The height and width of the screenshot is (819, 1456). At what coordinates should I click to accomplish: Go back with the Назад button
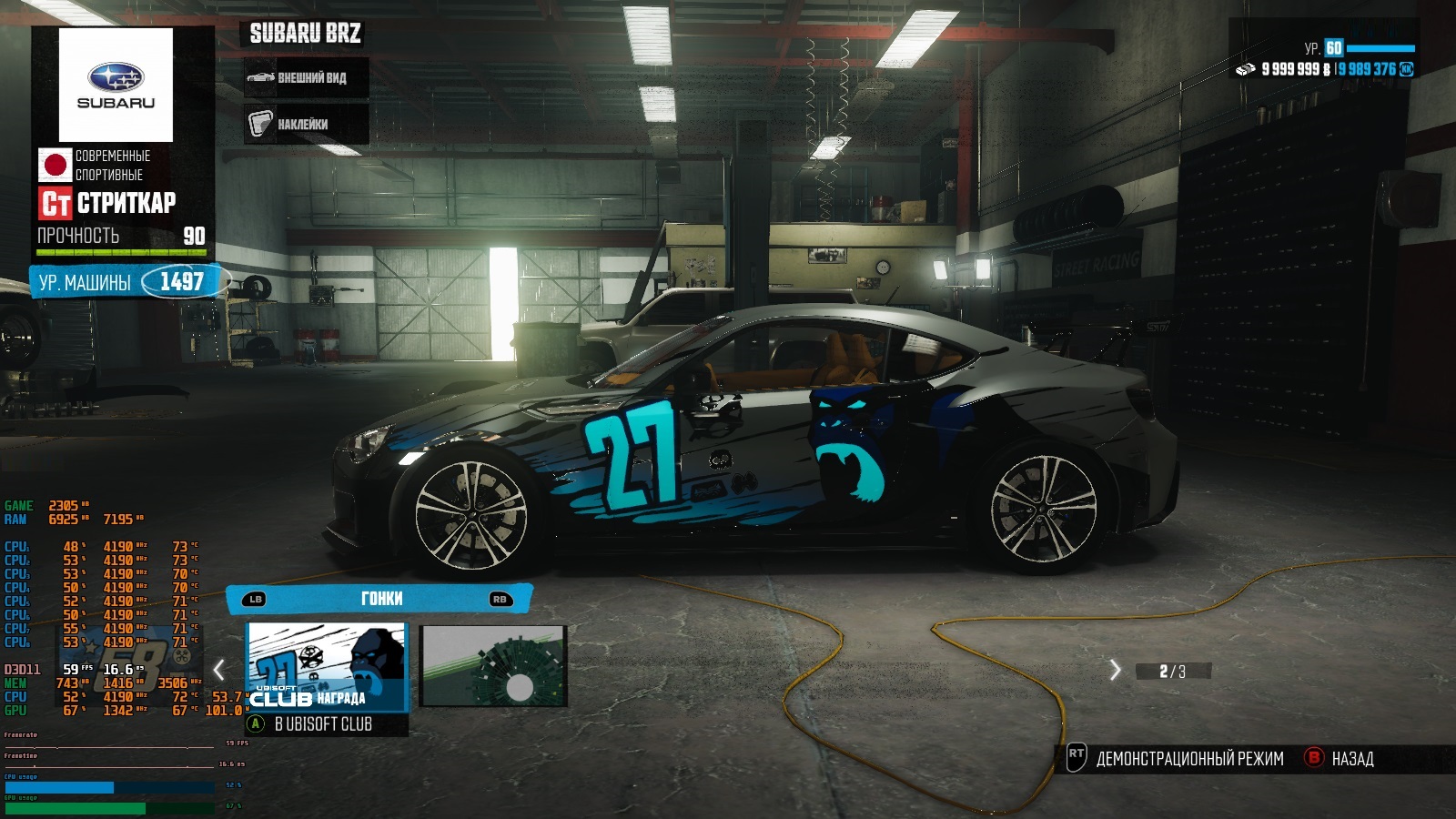click(x=1341, y=758)
